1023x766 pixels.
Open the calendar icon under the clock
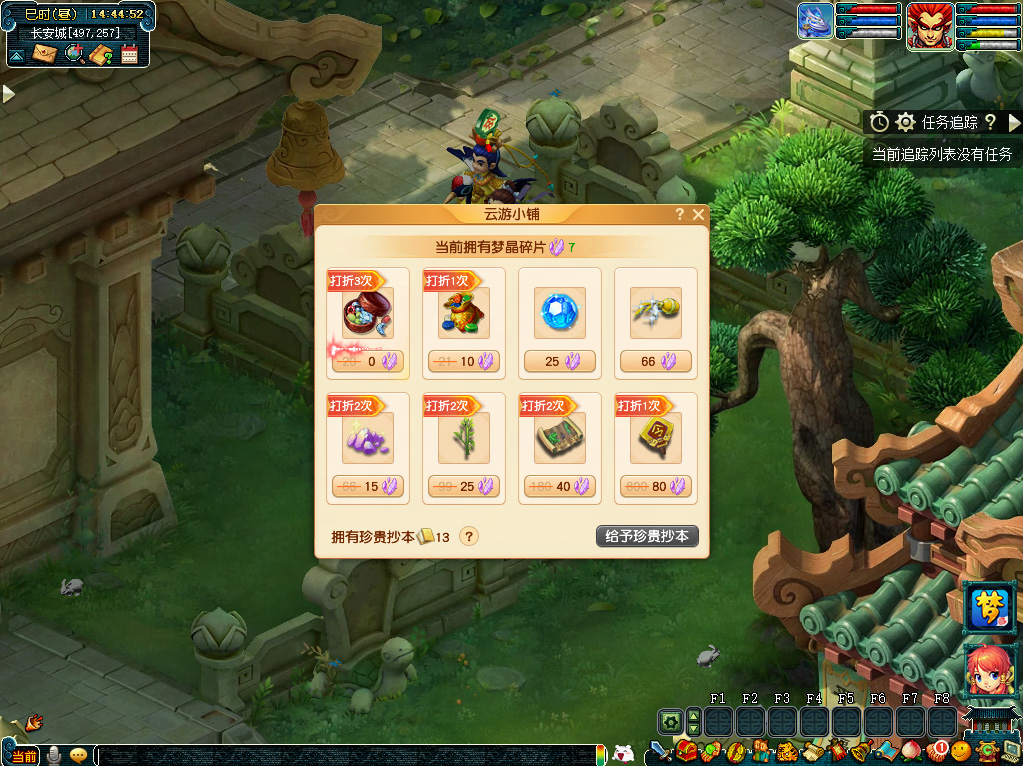(x=129, y=54)
